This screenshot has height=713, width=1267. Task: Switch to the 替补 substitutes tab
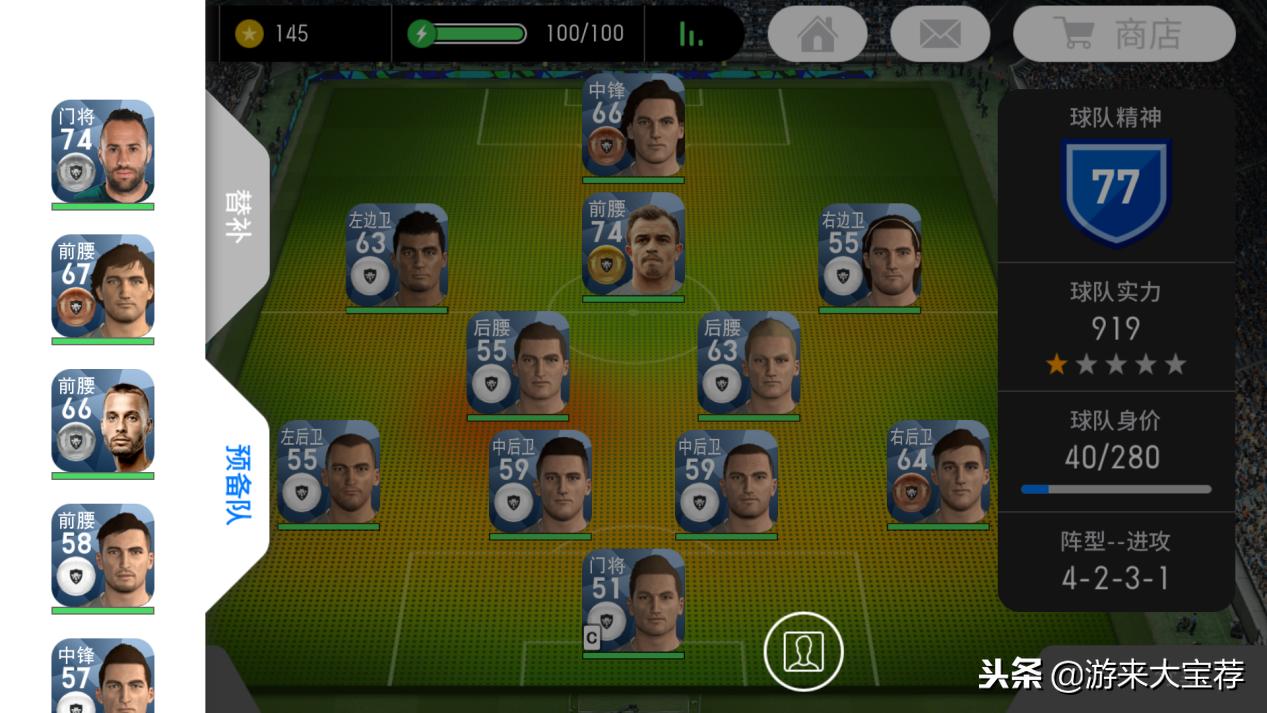tap(237, 213)
